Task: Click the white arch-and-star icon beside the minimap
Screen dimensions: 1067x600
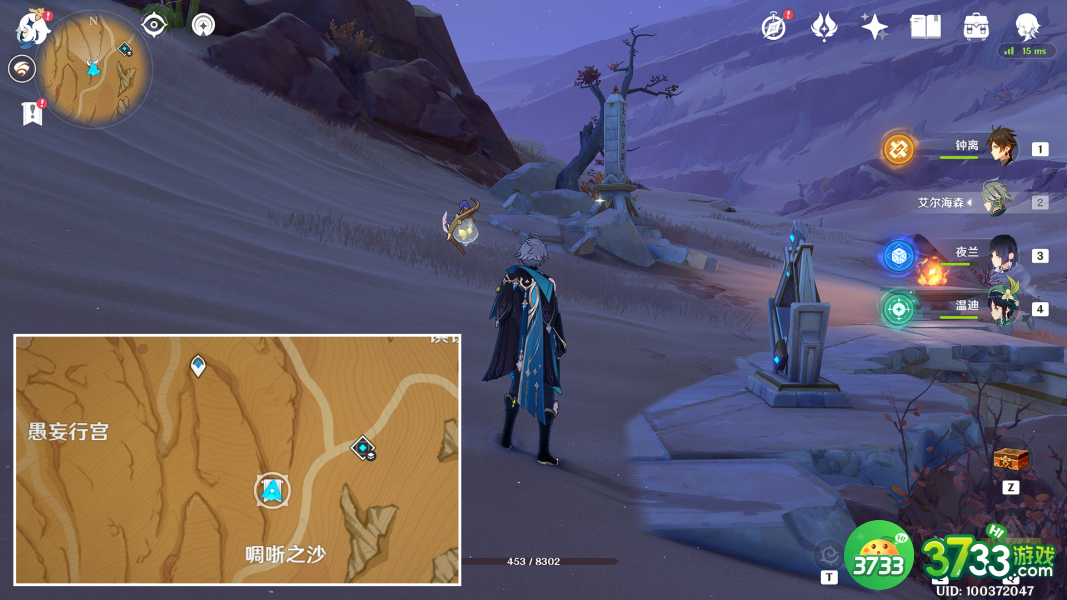Action: coord(203,24)
